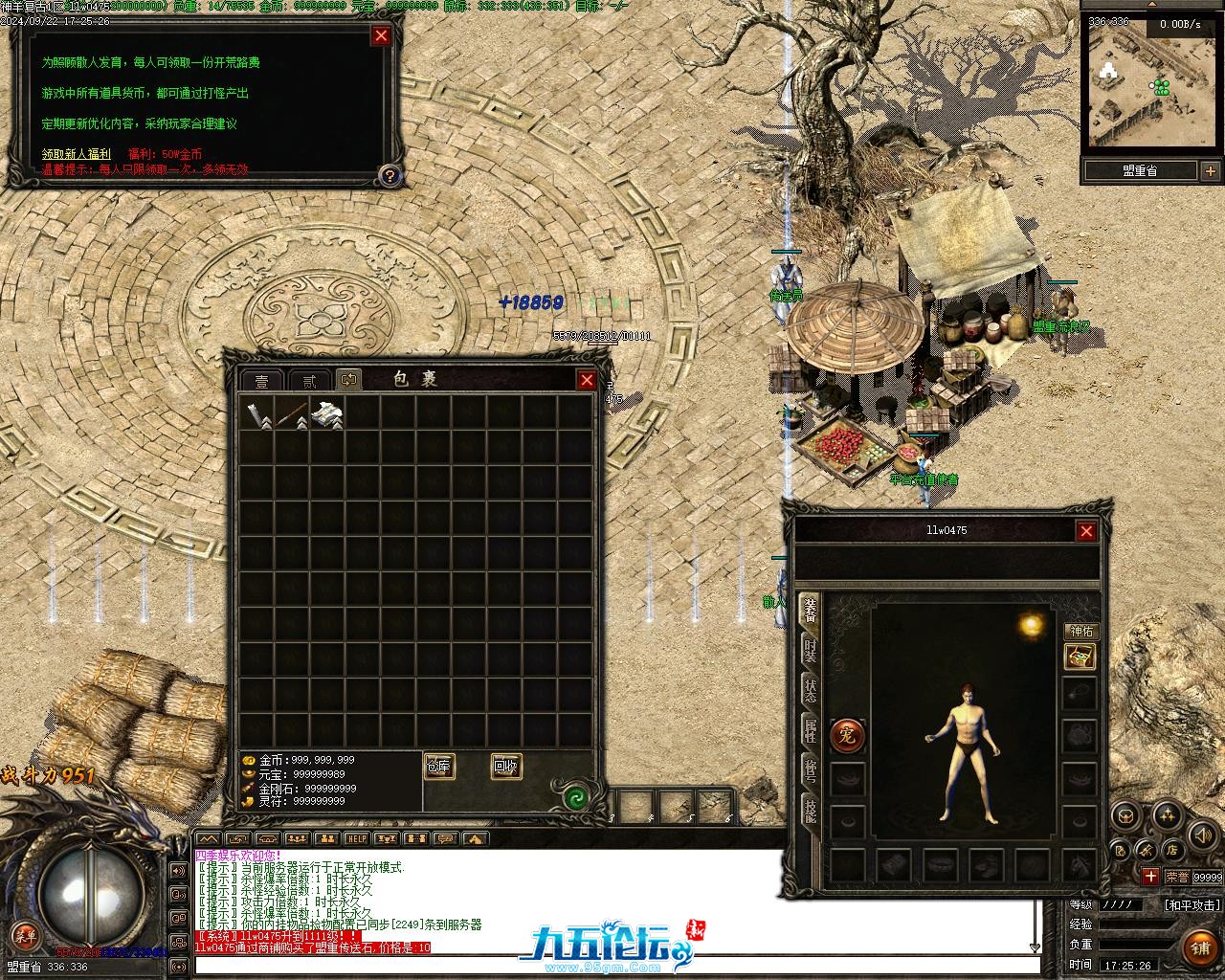Toggle the speaker sound button
This screenshot has height=980, width=1225.
1201,836
